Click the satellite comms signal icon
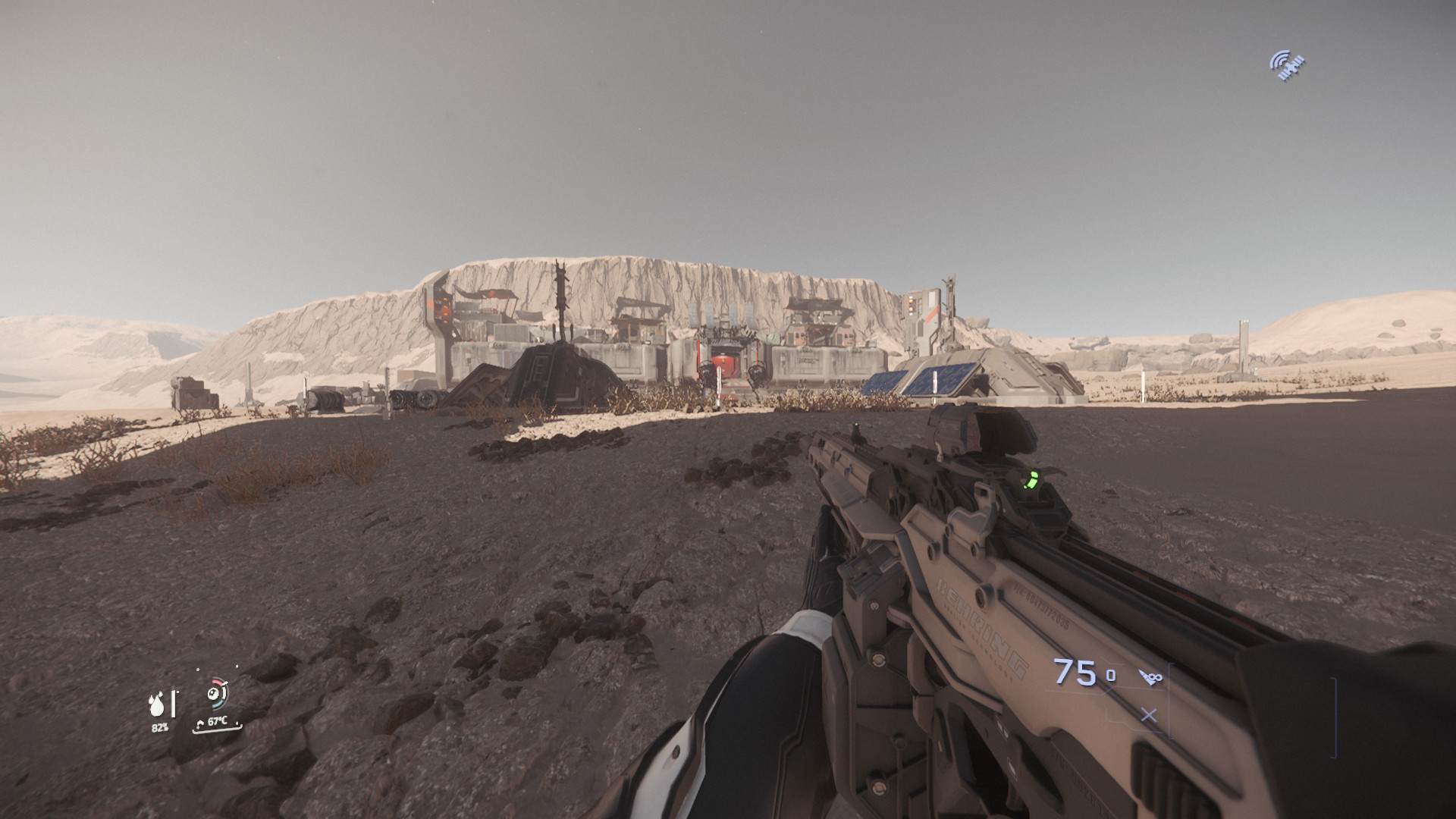 point(1287,65)
